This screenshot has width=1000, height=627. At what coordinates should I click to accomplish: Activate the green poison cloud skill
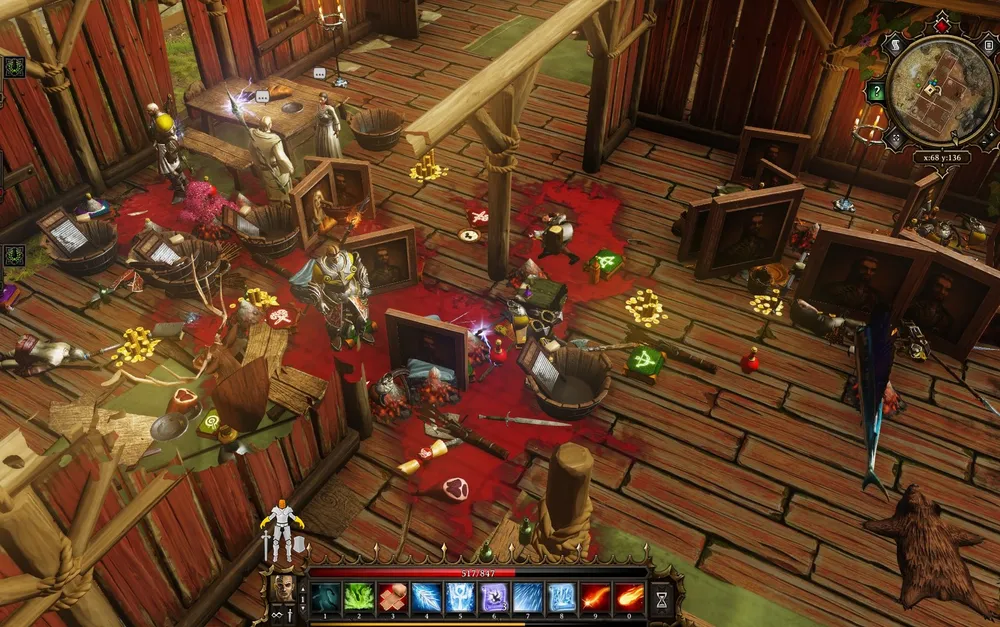coord(360,597)
